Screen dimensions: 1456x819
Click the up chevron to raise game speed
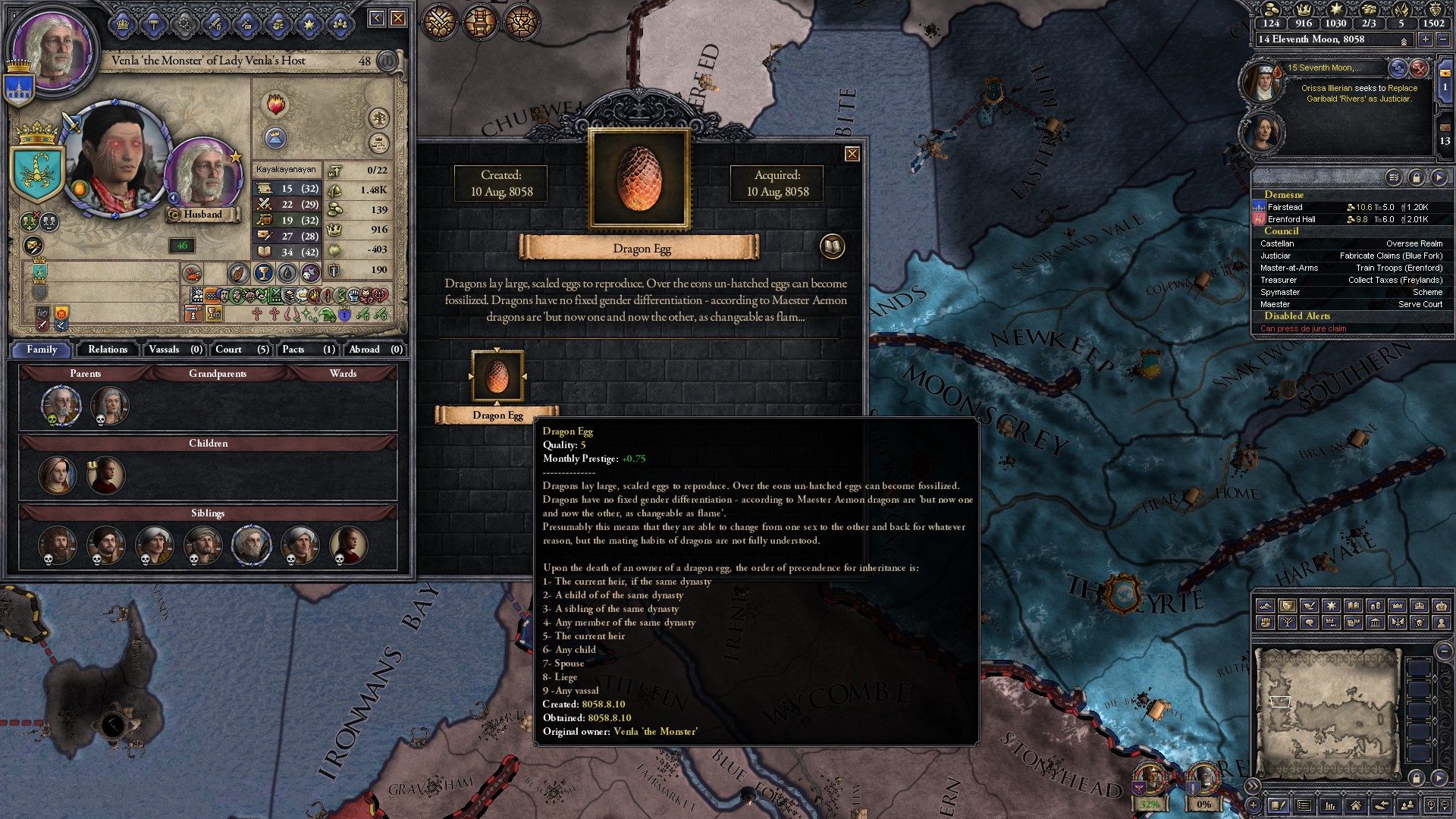tap(1404, 42)
